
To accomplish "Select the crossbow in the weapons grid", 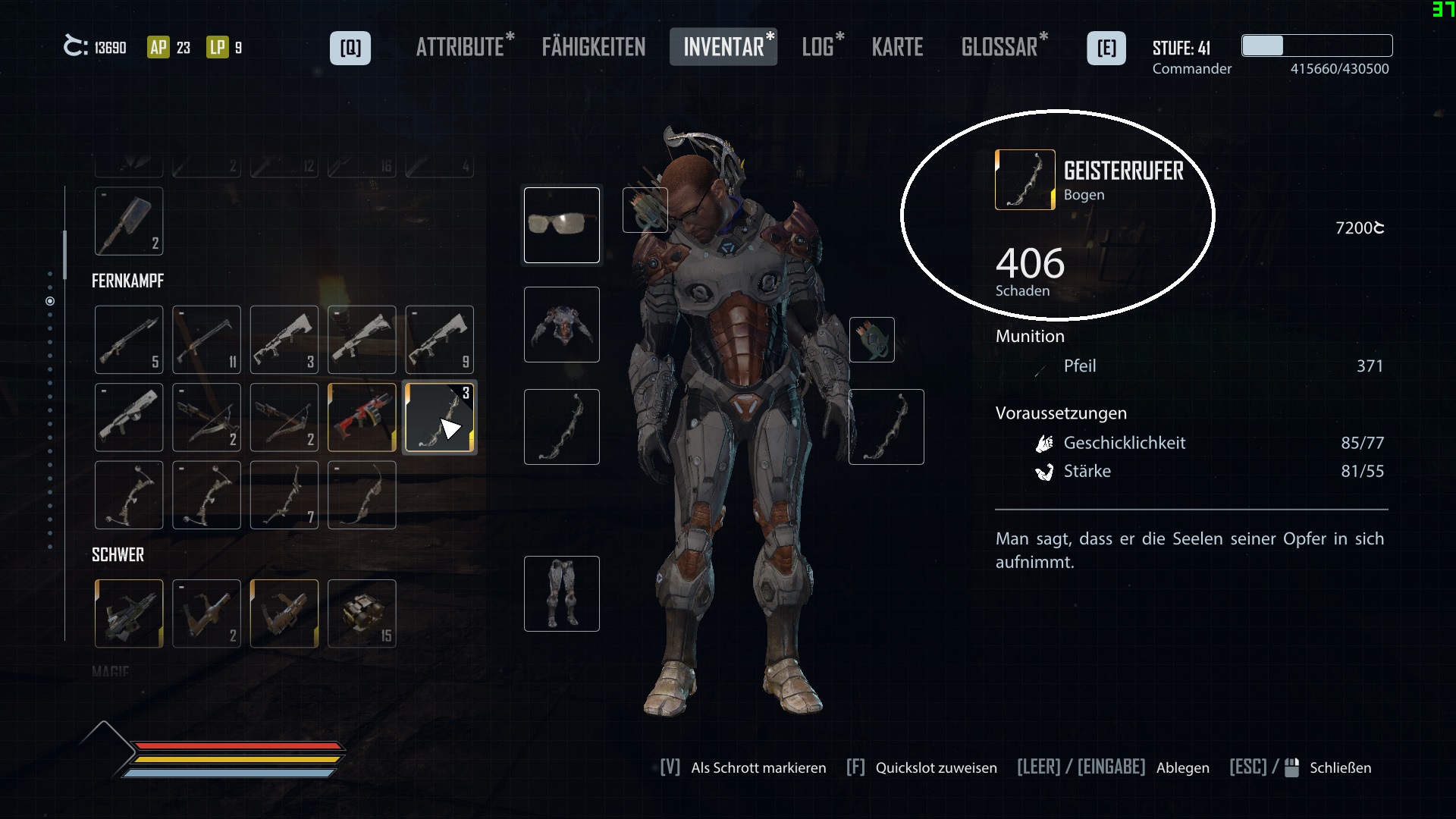I will coord(206,417).
